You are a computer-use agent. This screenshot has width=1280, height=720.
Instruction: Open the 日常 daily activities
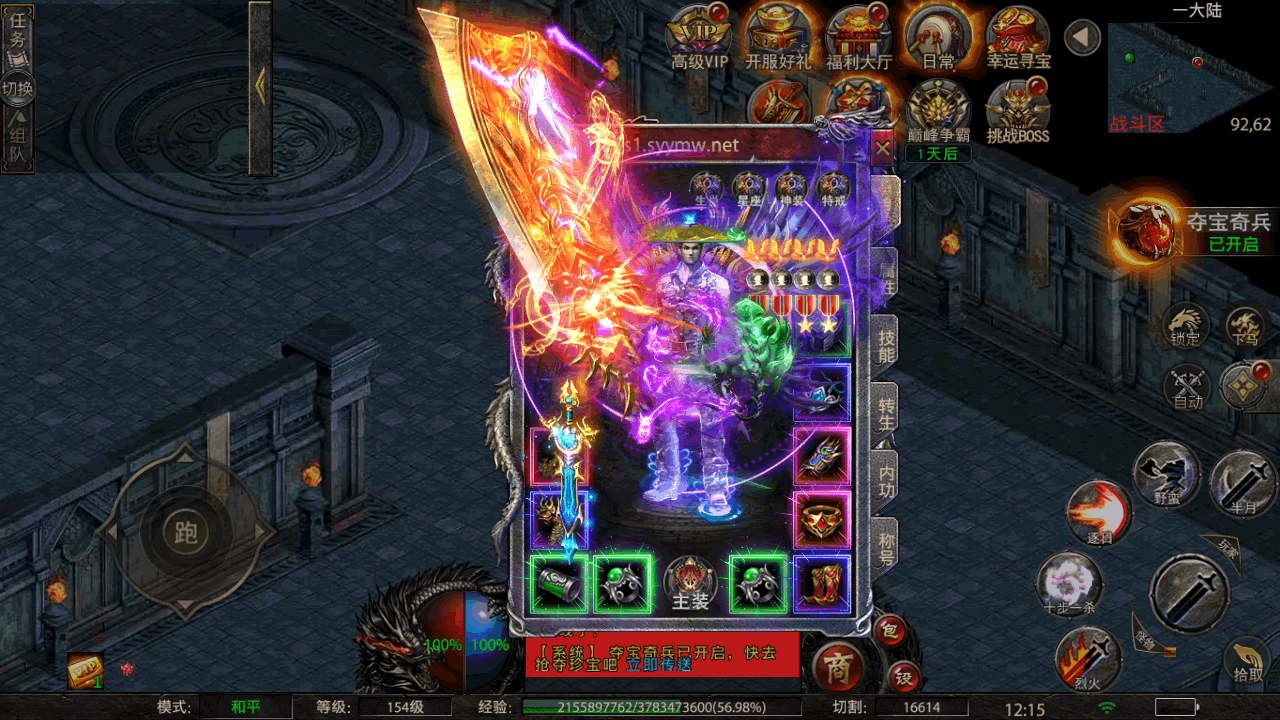click(938, 38)
